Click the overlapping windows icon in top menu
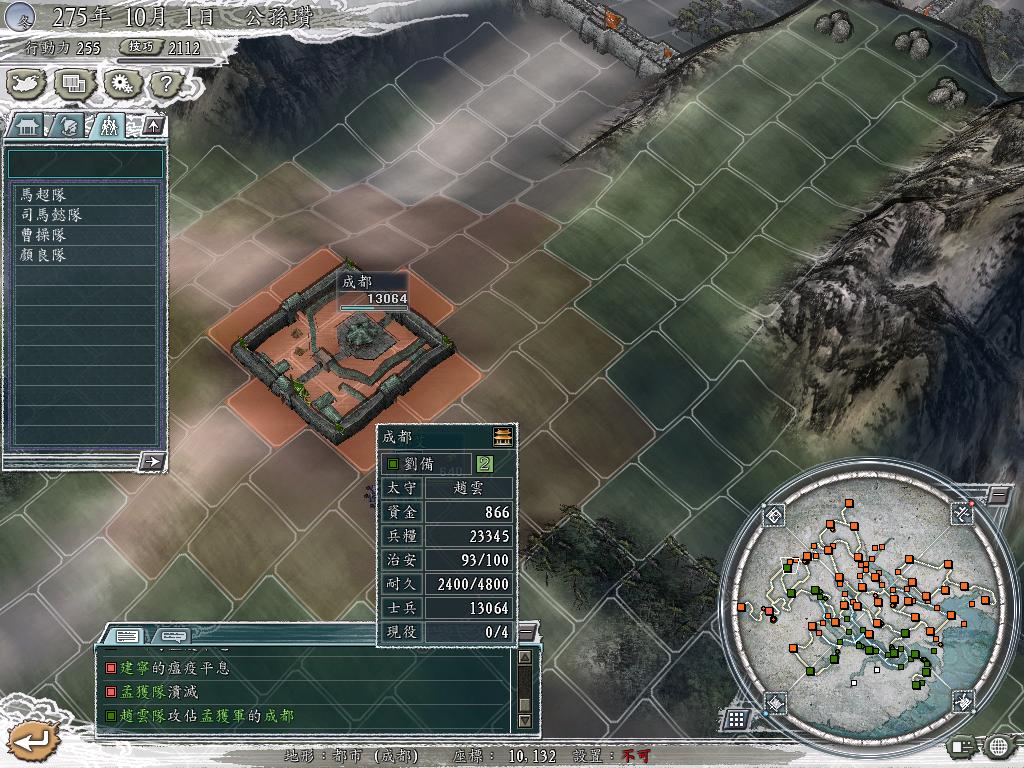 [x=72, y=85]
